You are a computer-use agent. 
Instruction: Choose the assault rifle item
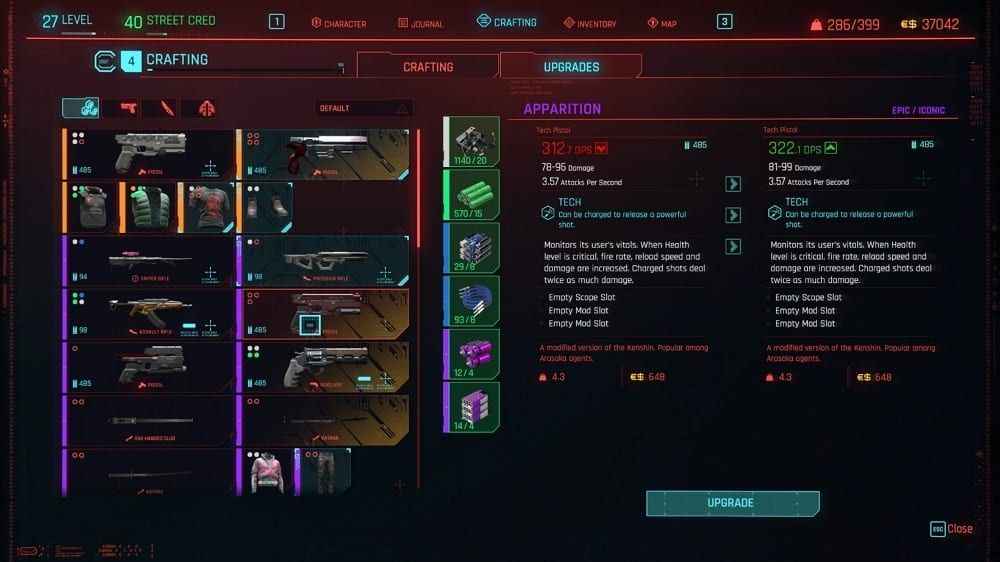(149, 313)
